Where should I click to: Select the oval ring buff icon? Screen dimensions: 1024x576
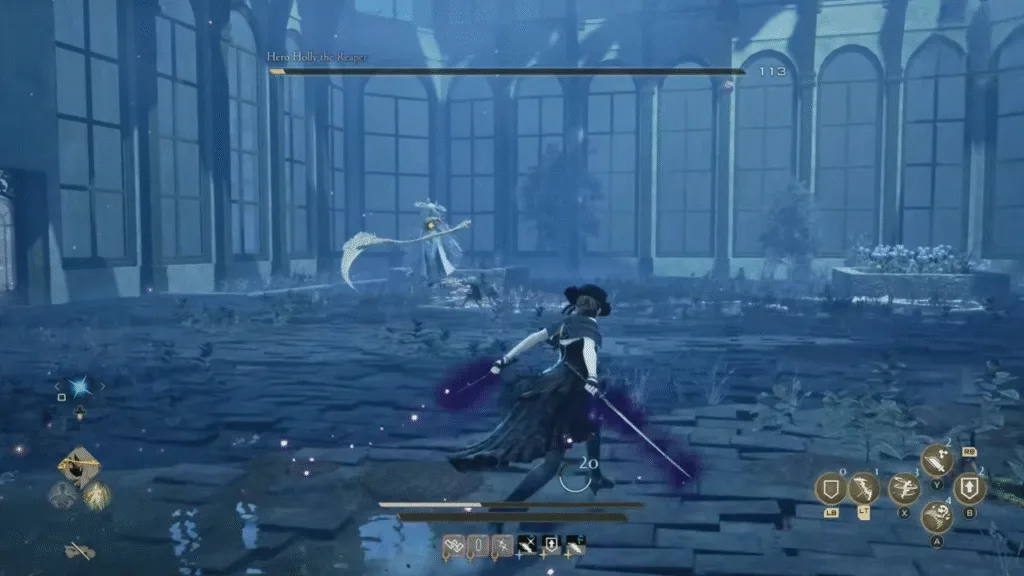[477, 545]
